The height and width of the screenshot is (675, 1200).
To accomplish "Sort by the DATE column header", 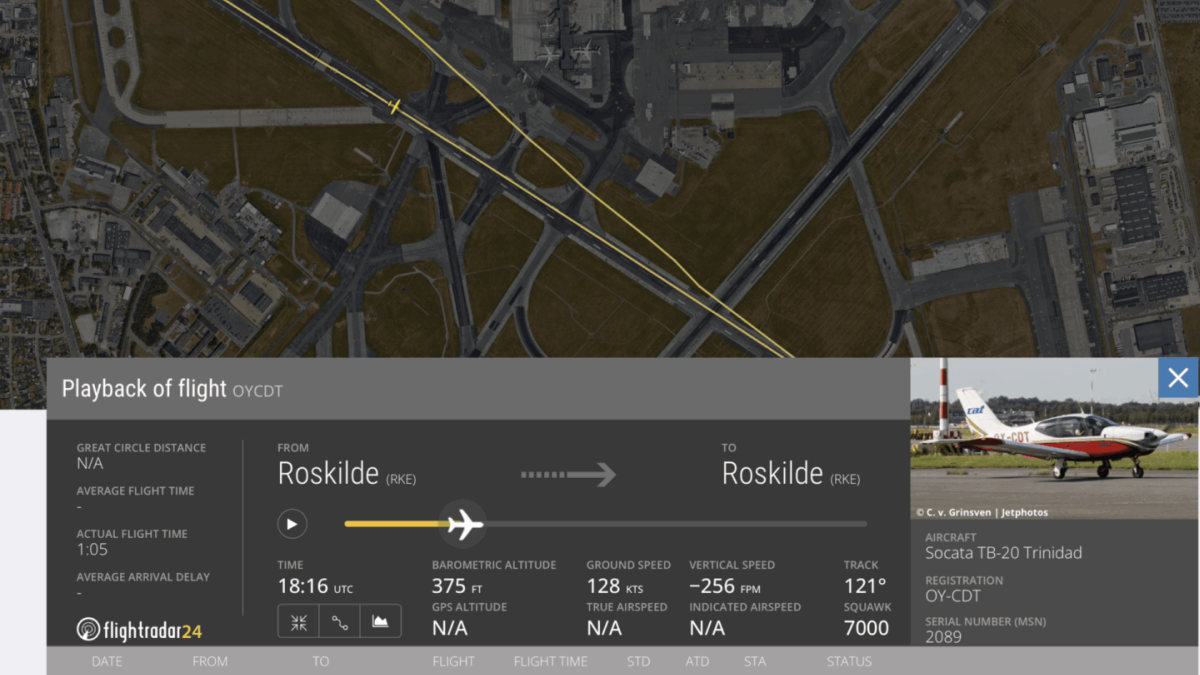I will [x=109, y=661].
